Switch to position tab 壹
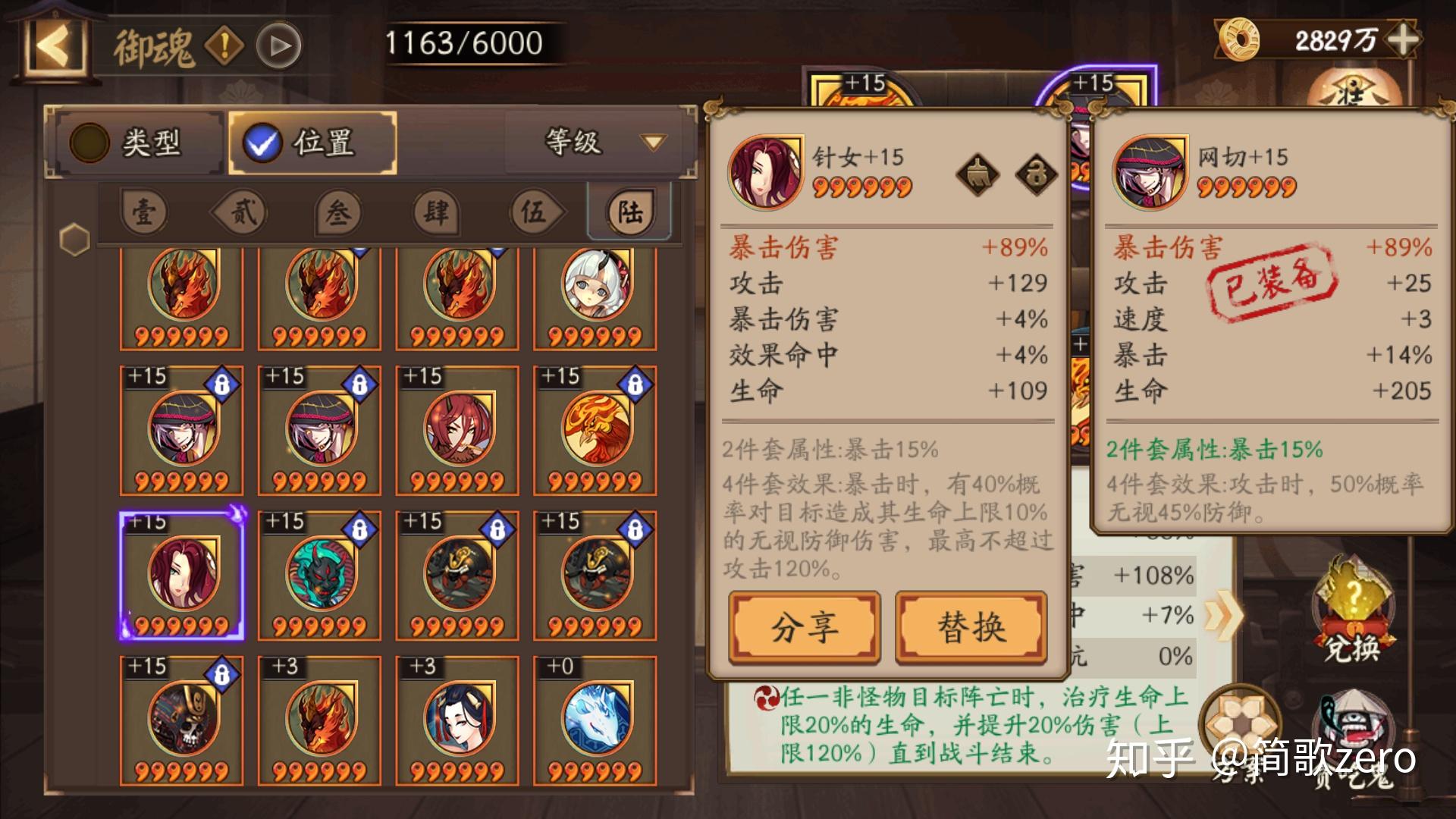Viewport: 1456px width, 819px height. click(x=144, y=213)
